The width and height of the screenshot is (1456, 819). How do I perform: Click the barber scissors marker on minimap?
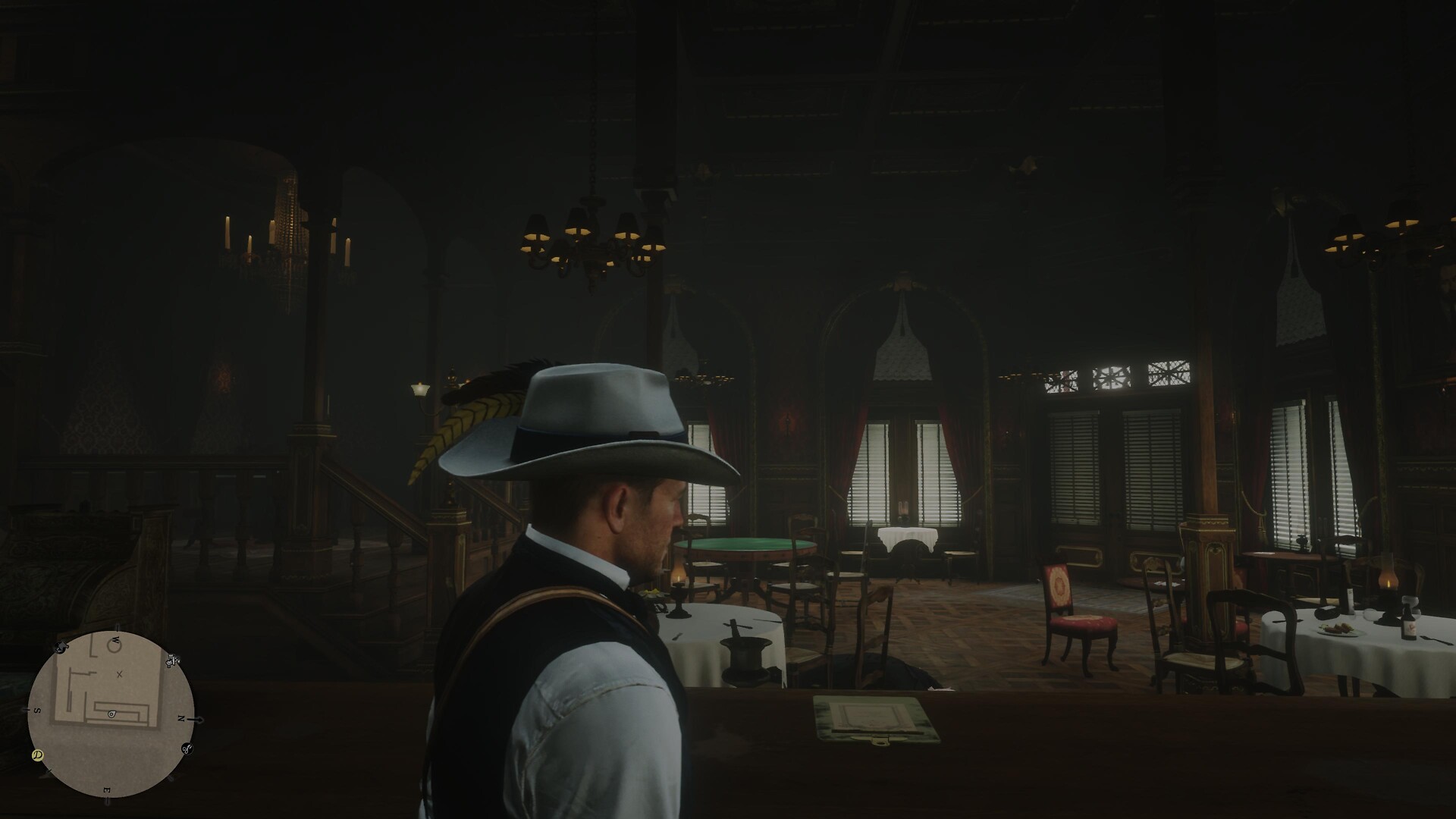187,749
